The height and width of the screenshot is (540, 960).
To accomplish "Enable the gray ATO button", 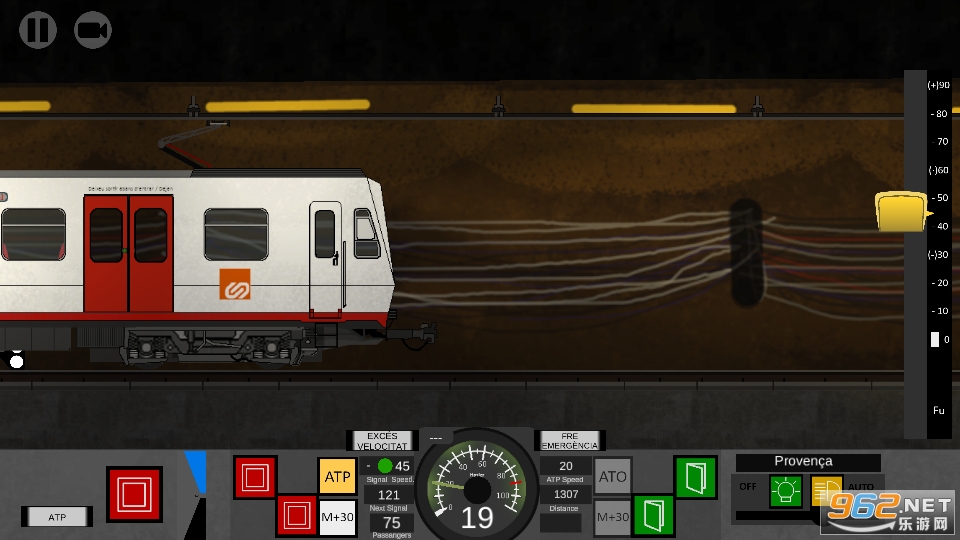I will click(613, 477).
